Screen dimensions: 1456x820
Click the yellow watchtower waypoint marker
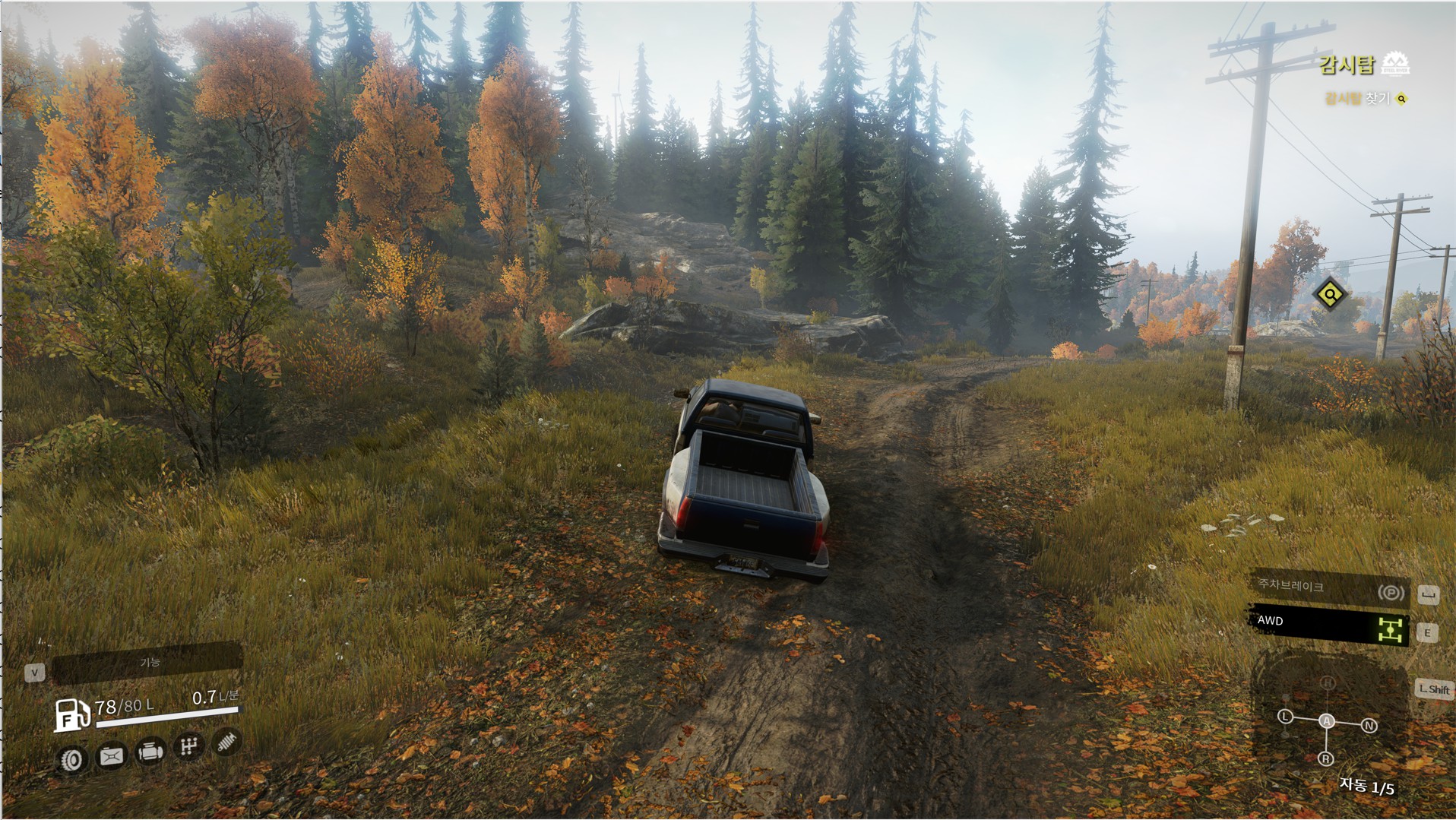[x=1330, y=294]
